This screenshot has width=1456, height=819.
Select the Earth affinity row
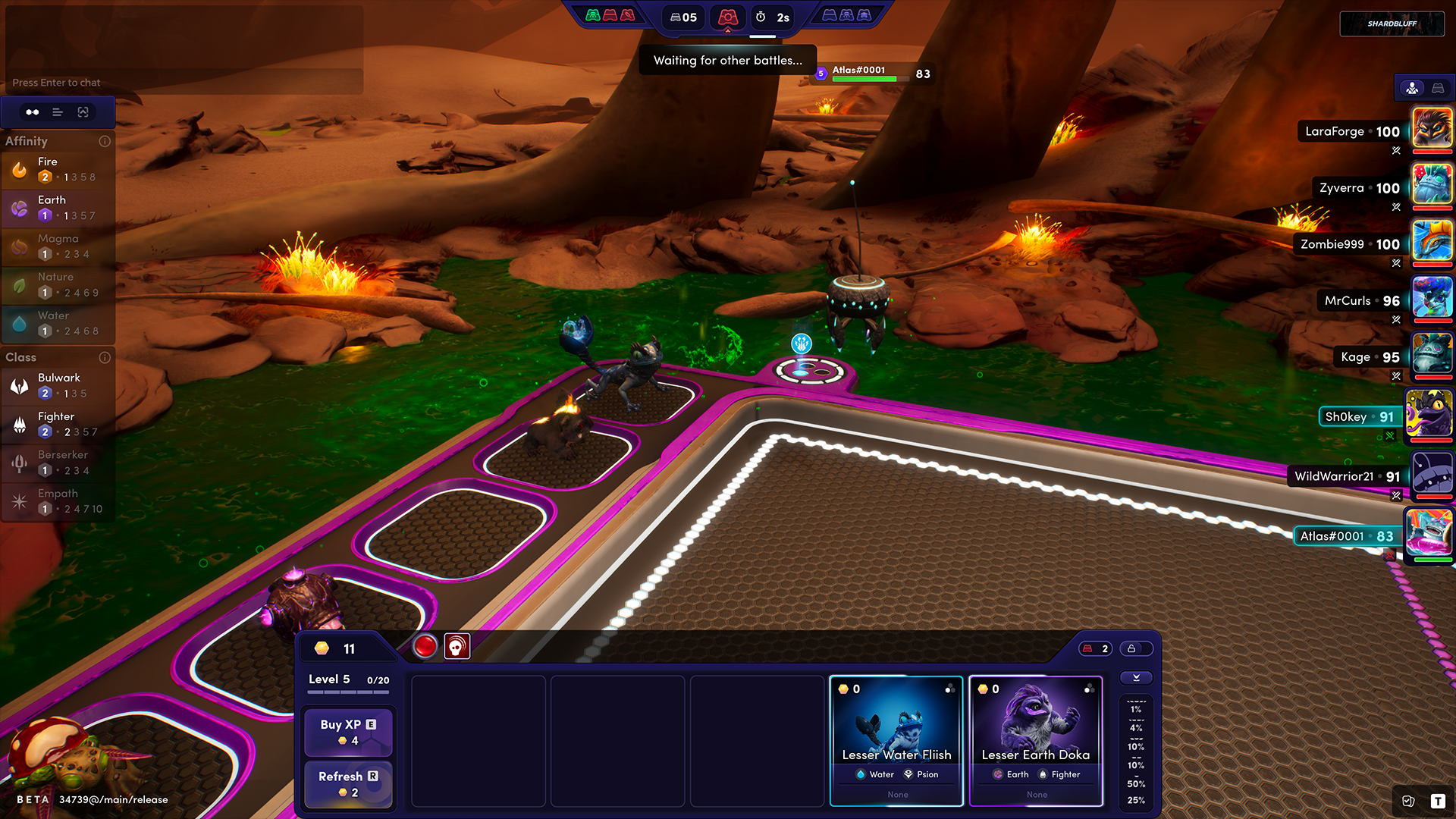point(58,208)
